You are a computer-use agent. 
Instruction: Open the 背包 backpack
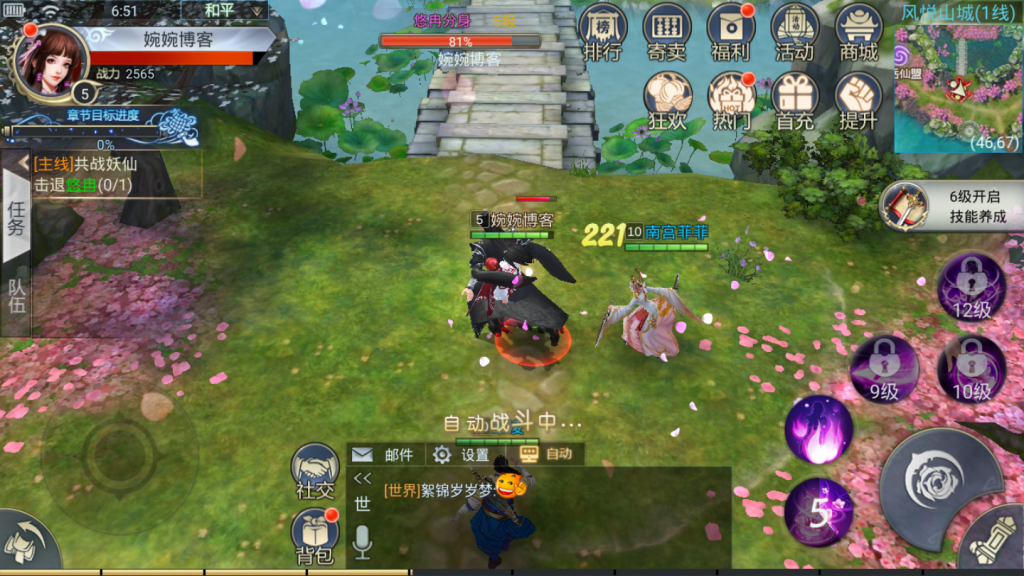[315, 534]
